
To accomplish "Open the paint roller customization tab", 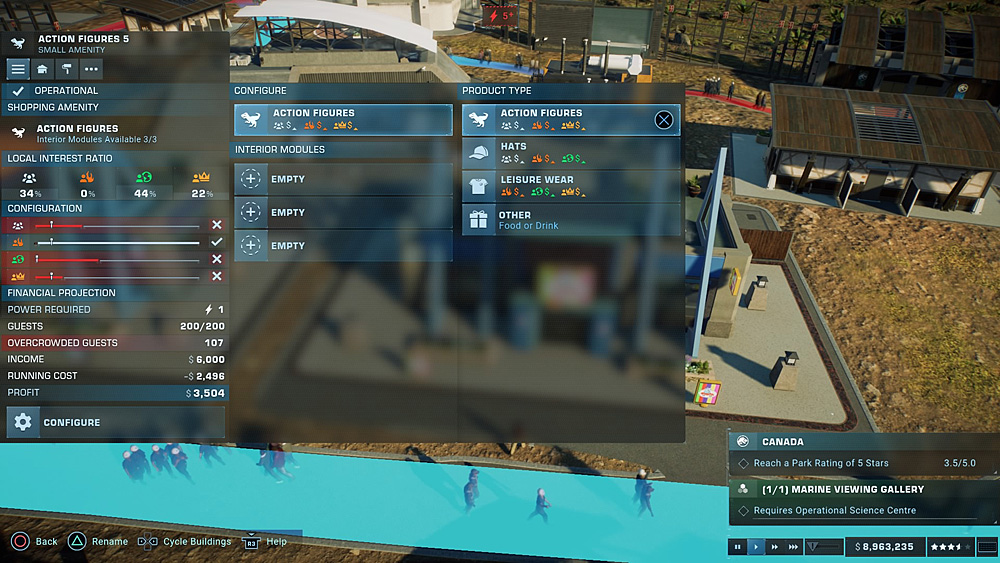I will [67, 69].
